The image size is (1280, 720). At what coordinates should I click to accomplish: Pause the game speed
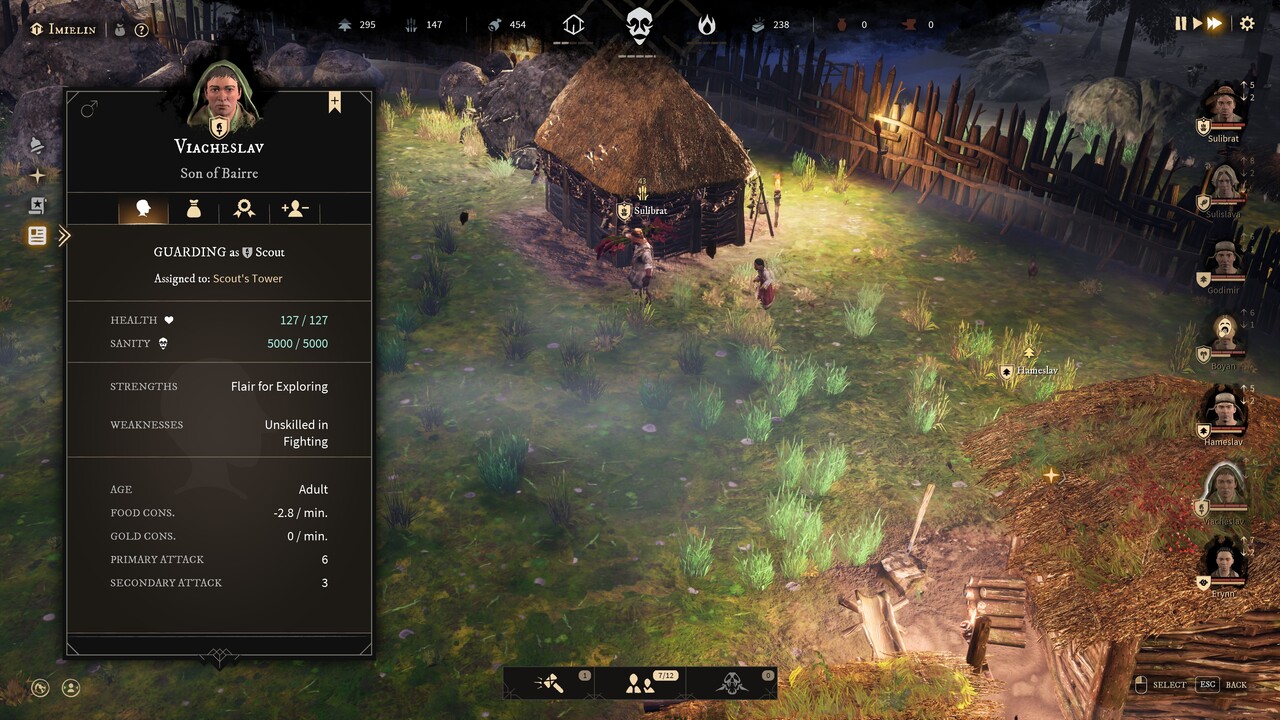(x=1181, y=23)
